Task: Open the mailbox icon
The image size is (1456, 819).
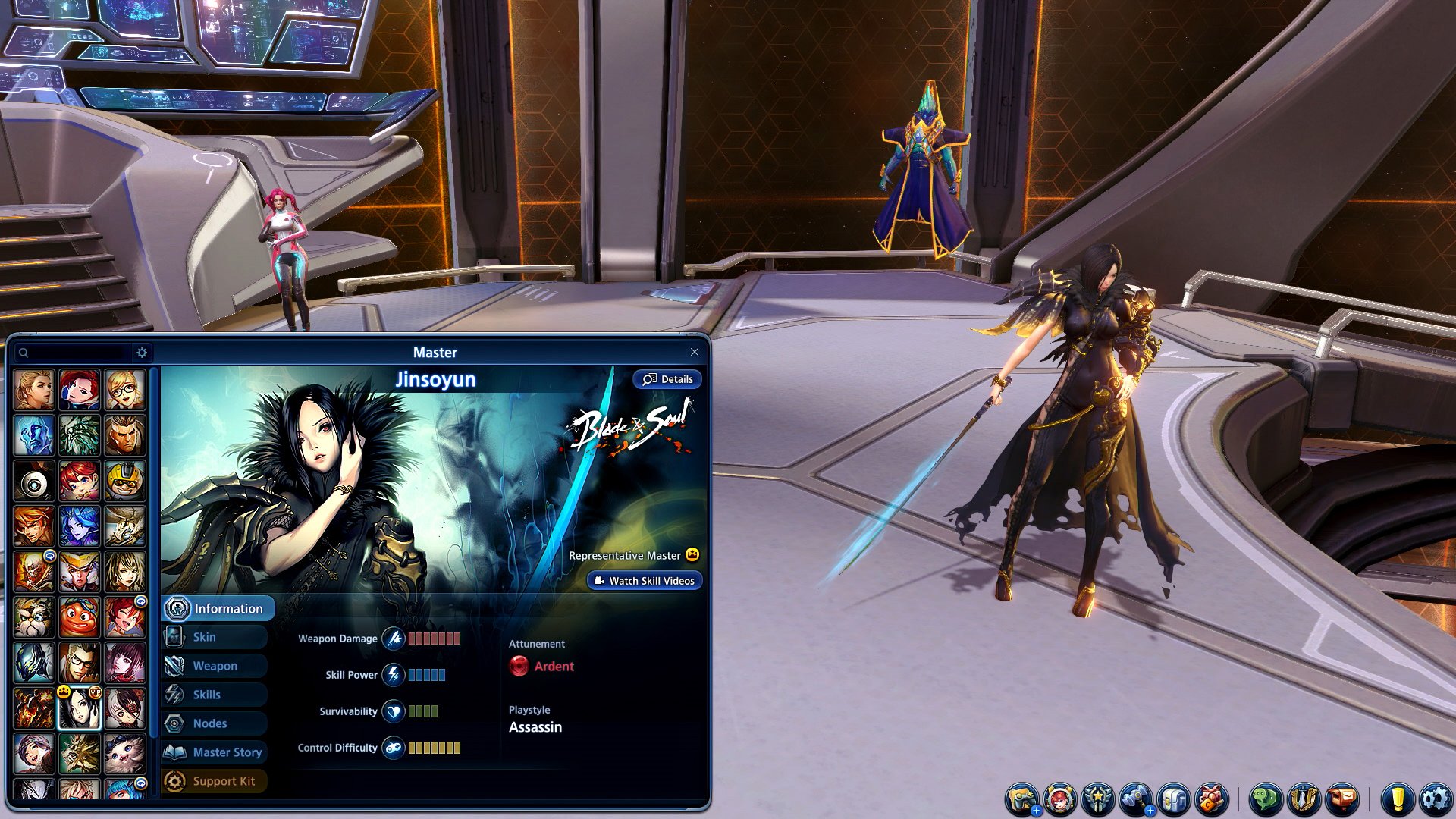Action: coord(1342,799)
